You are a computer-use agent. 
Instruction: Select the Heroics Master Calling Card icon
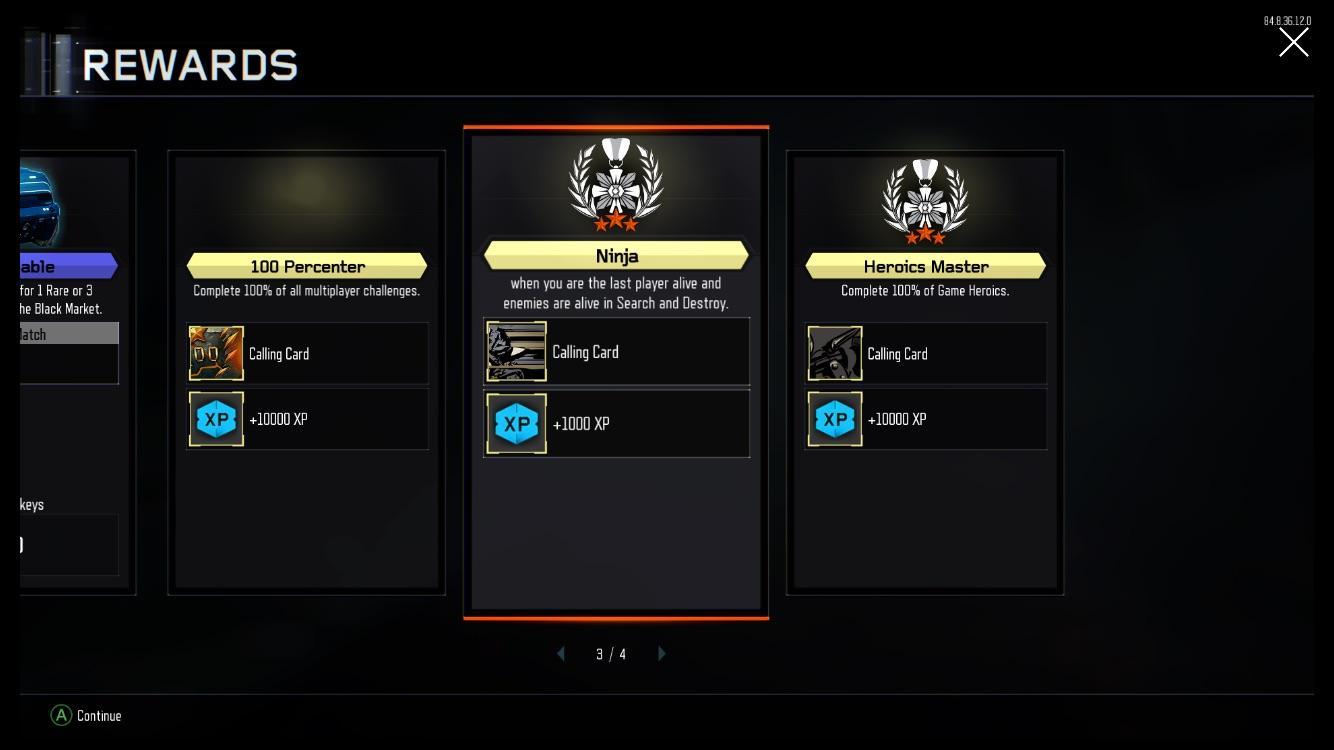click(x=834, y=352)
